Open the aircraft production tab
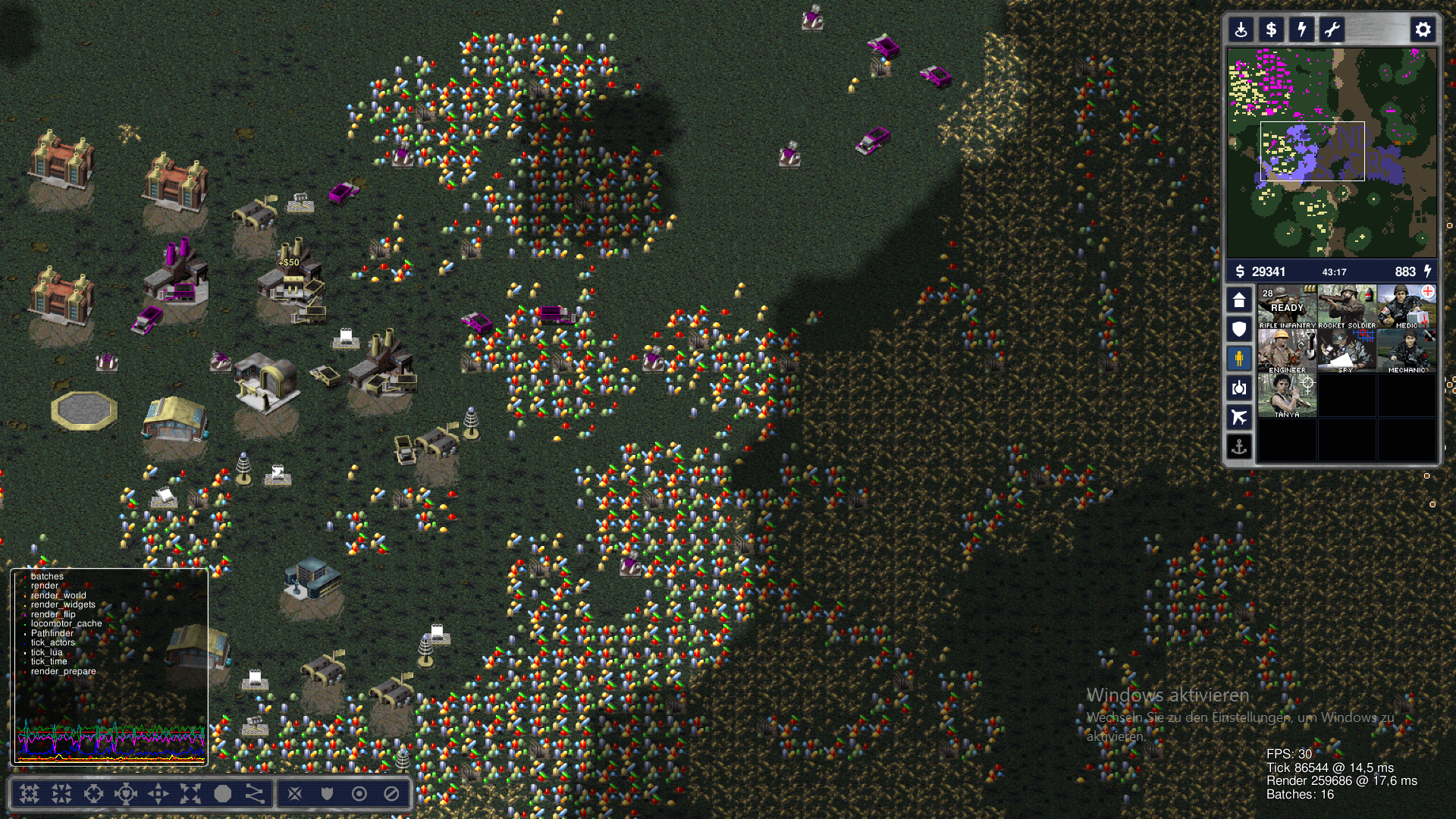This screenshot has width=1456, height=819. 1239,417
